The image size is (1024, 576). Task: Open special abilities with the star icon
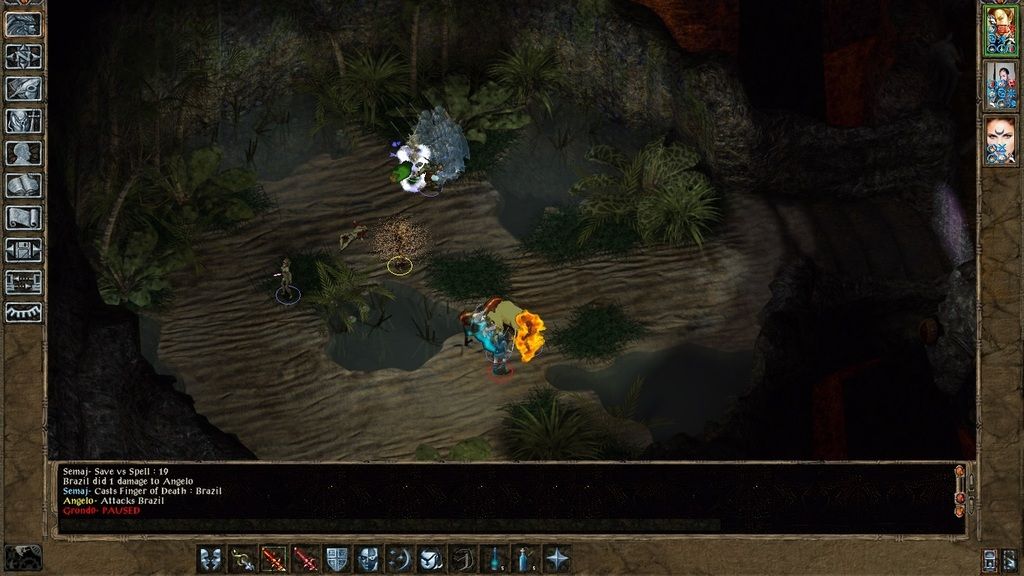(557, 559)
